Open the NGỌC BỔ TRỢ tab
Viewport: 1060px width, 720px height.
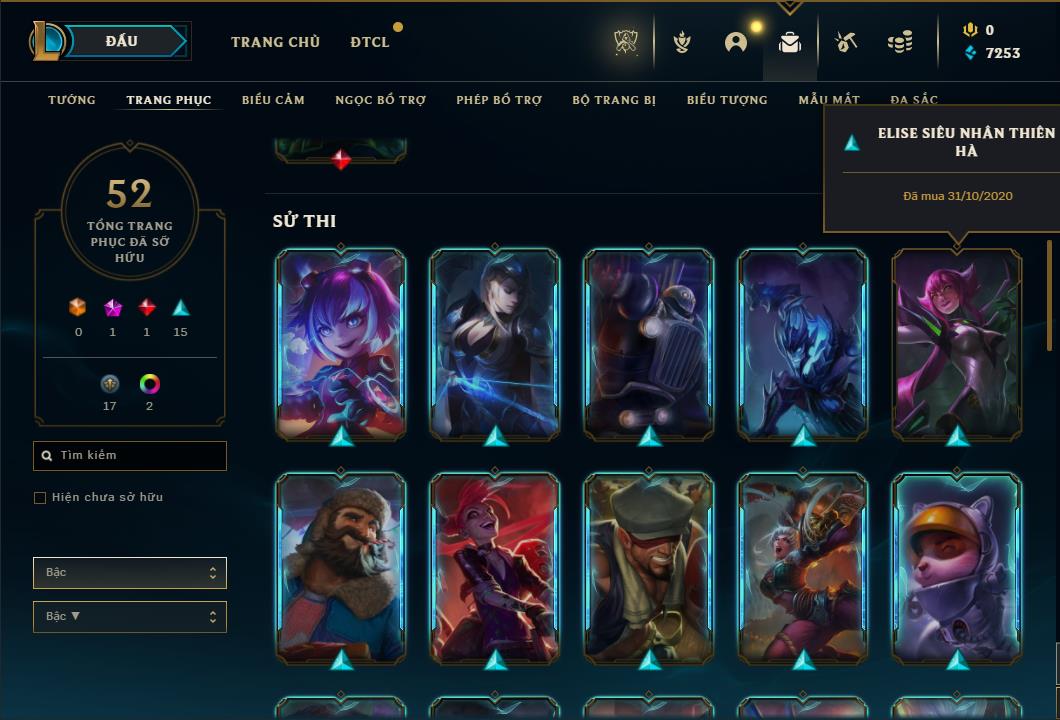click(380, 100)
